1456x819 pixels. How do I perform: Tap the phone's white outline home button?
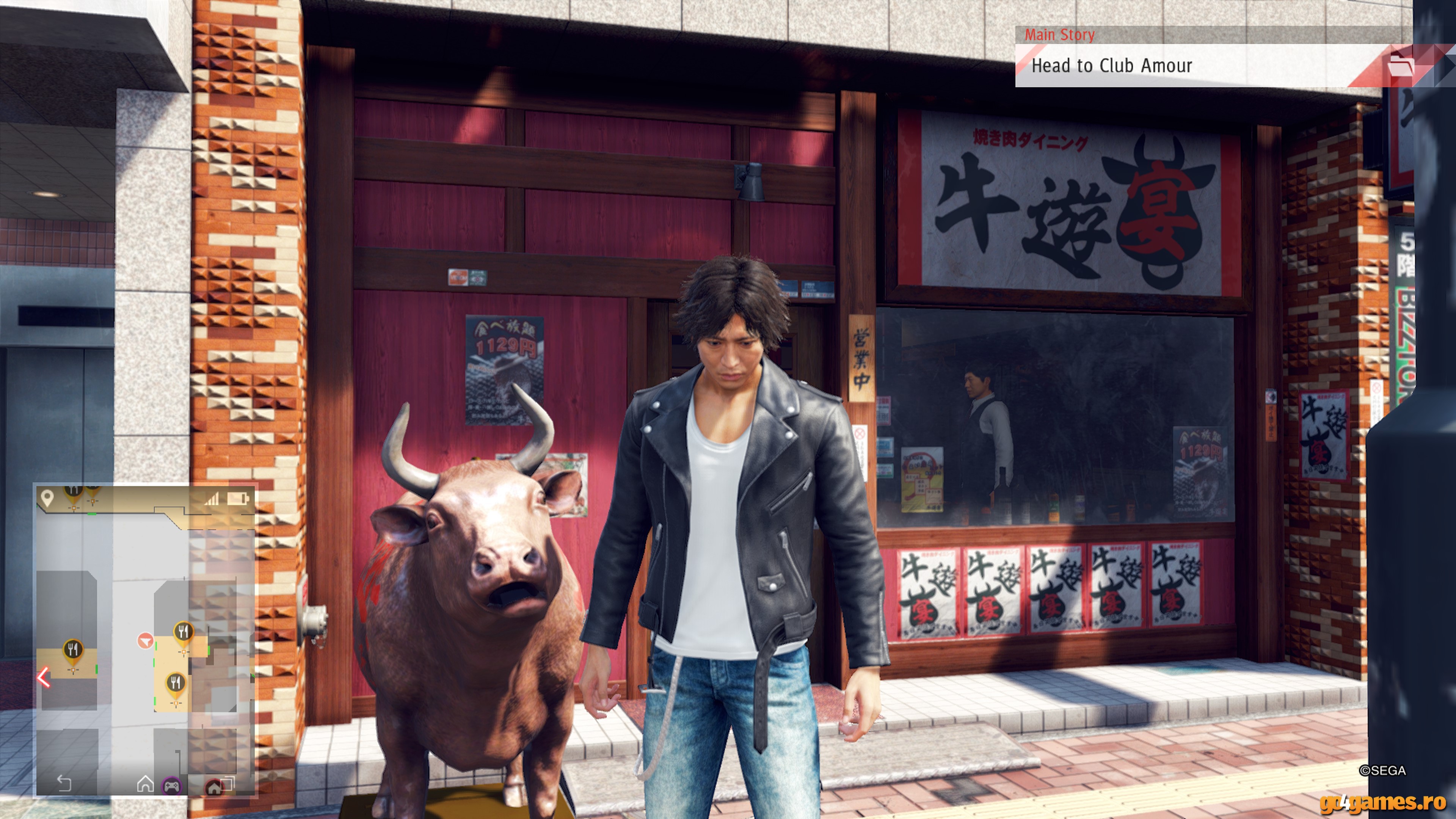point(145,783)
